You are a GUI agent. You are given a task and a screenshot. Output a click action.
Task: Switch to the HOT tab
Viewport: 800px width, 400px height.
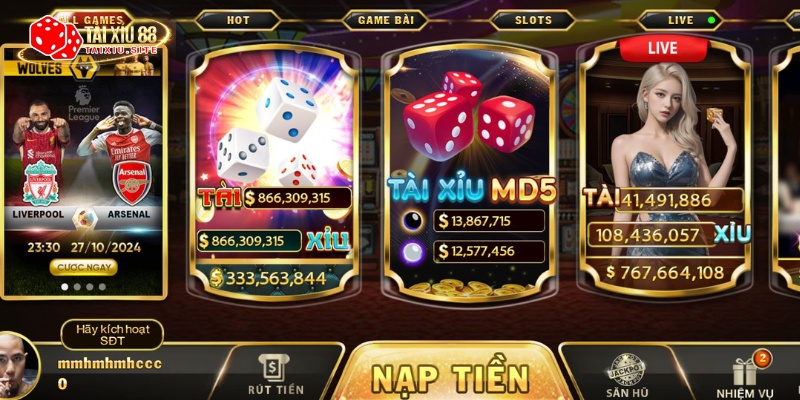click(238, 20)
